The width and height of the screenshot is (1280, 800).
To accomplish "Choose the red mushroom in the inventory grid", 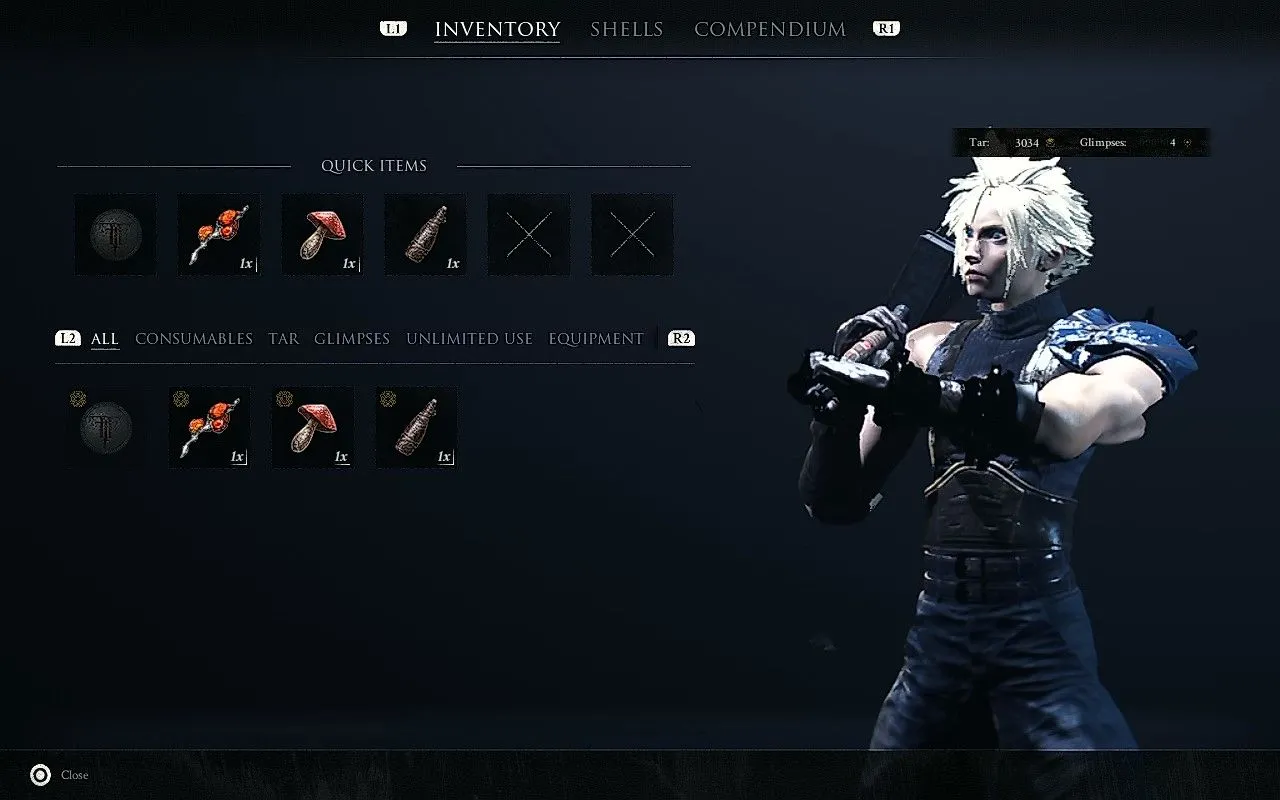I will pos(313,428).
